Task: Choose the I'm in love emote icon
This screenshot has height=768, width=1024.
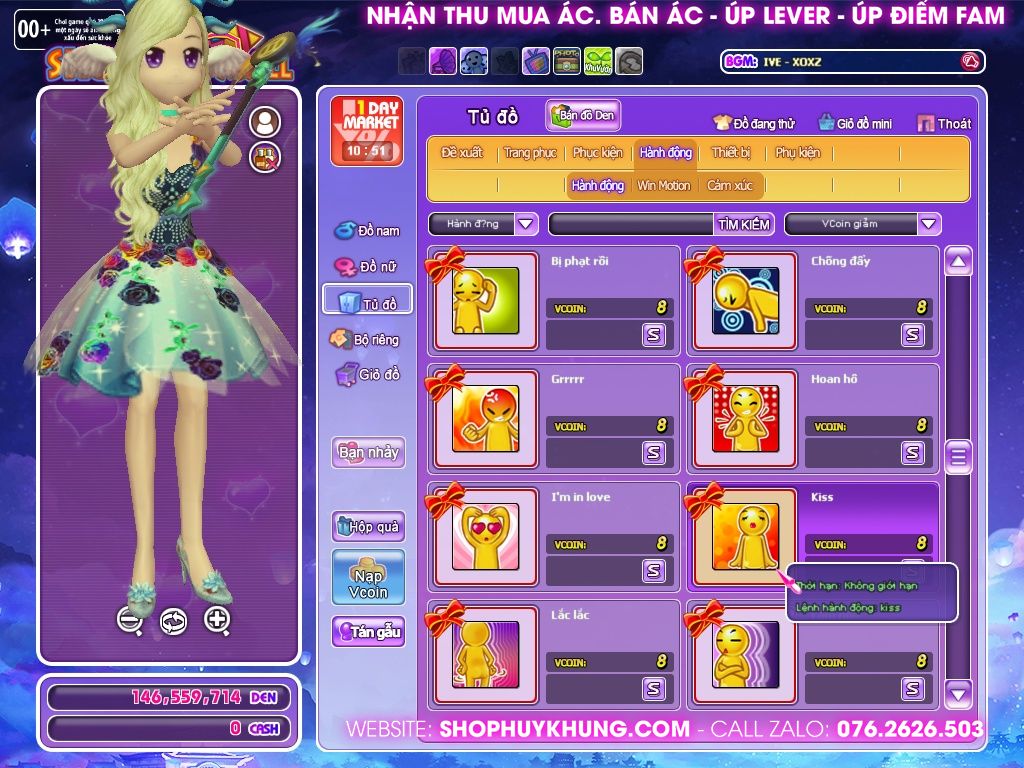Action: (x=485, y=536)
